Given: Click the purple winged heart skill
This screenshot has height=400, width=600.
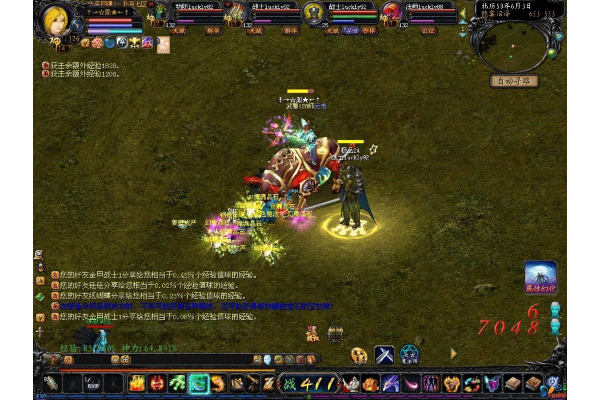Looking at the screenshot, I should 492,383.
